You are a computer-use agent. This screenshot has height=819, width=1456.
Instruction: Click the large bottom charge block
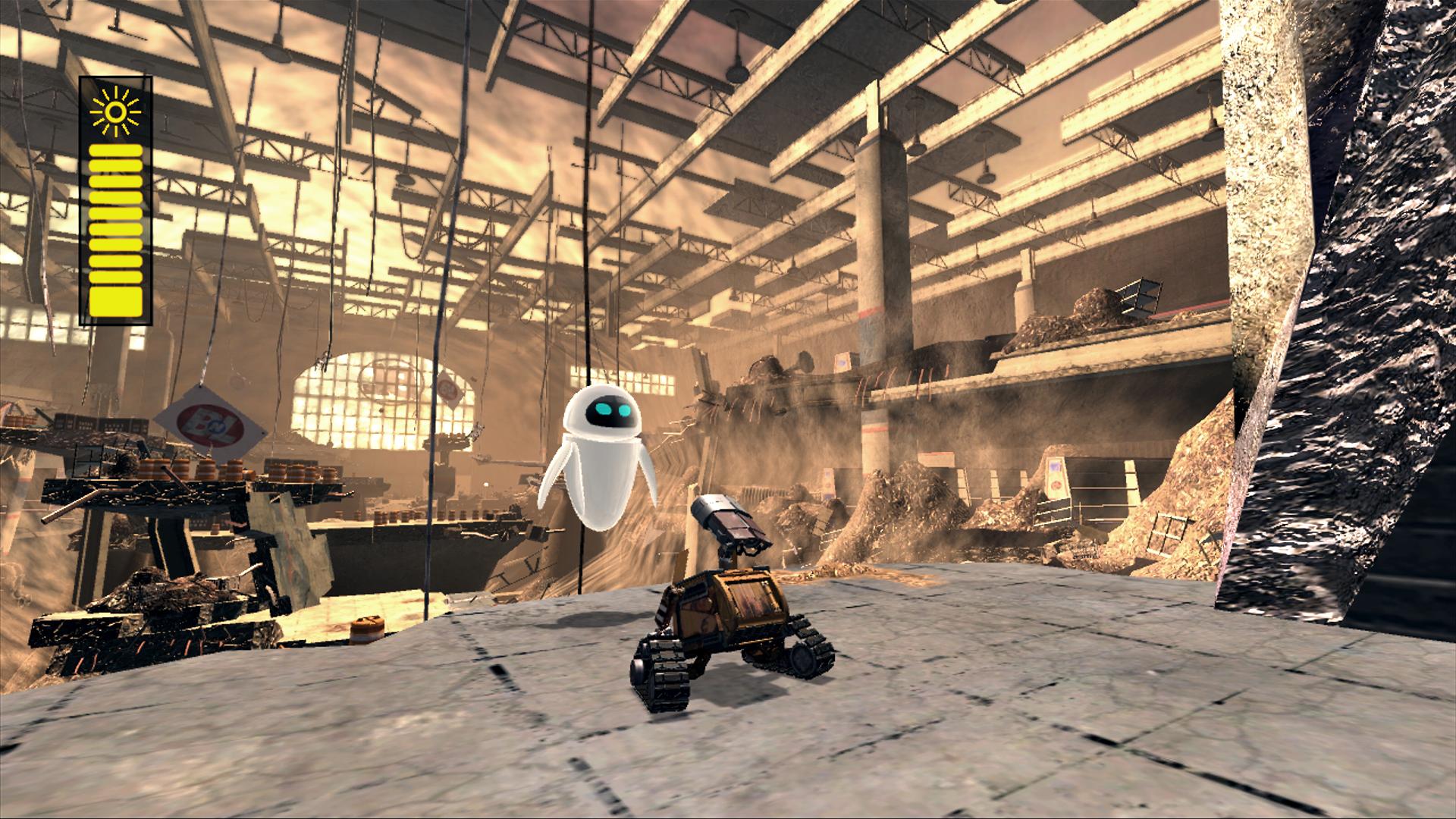pyautogui.click(x=115, y=302)
